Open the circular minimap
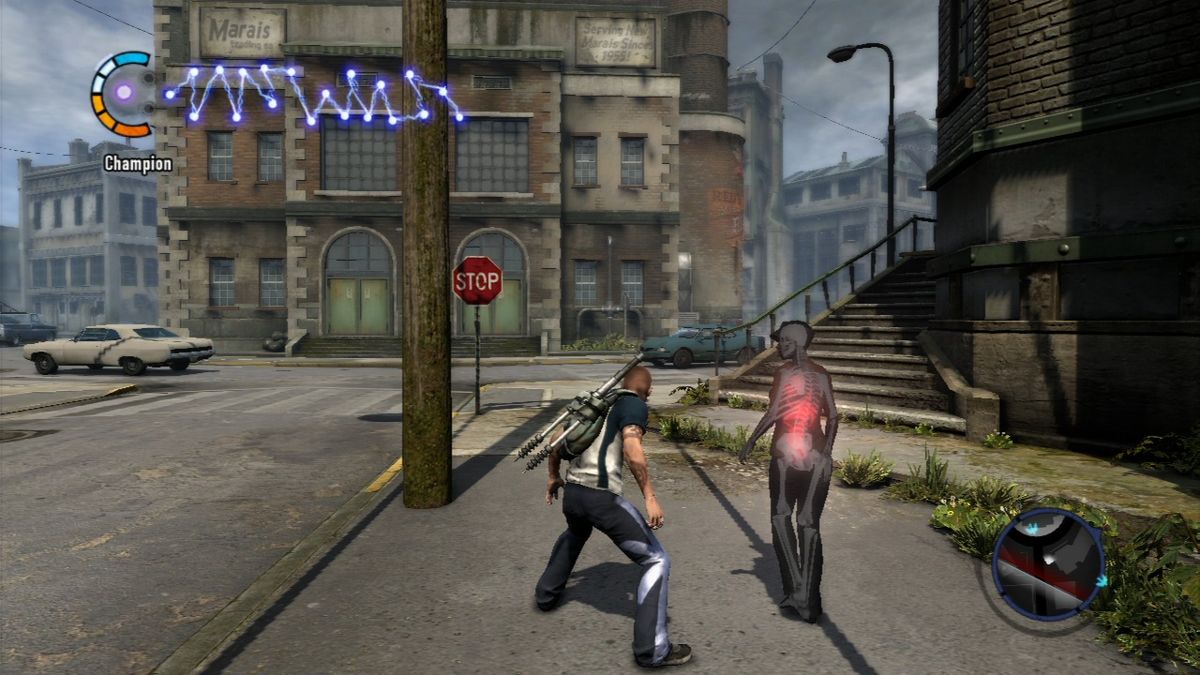This screenshot has width=1200, height=675. pos(1047,563)
